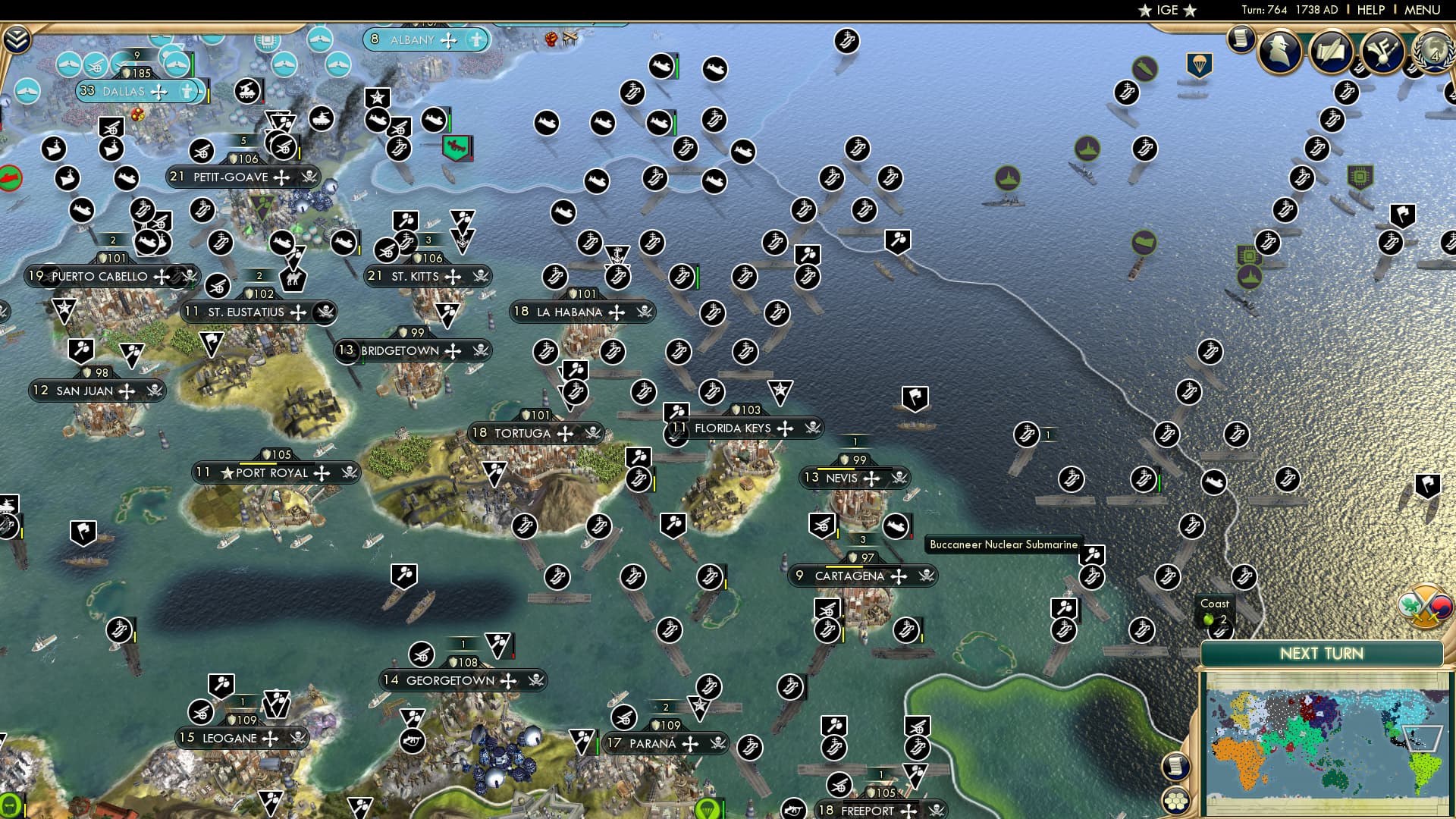Click the crossed-swords war indicator above the minimap

1426,607
